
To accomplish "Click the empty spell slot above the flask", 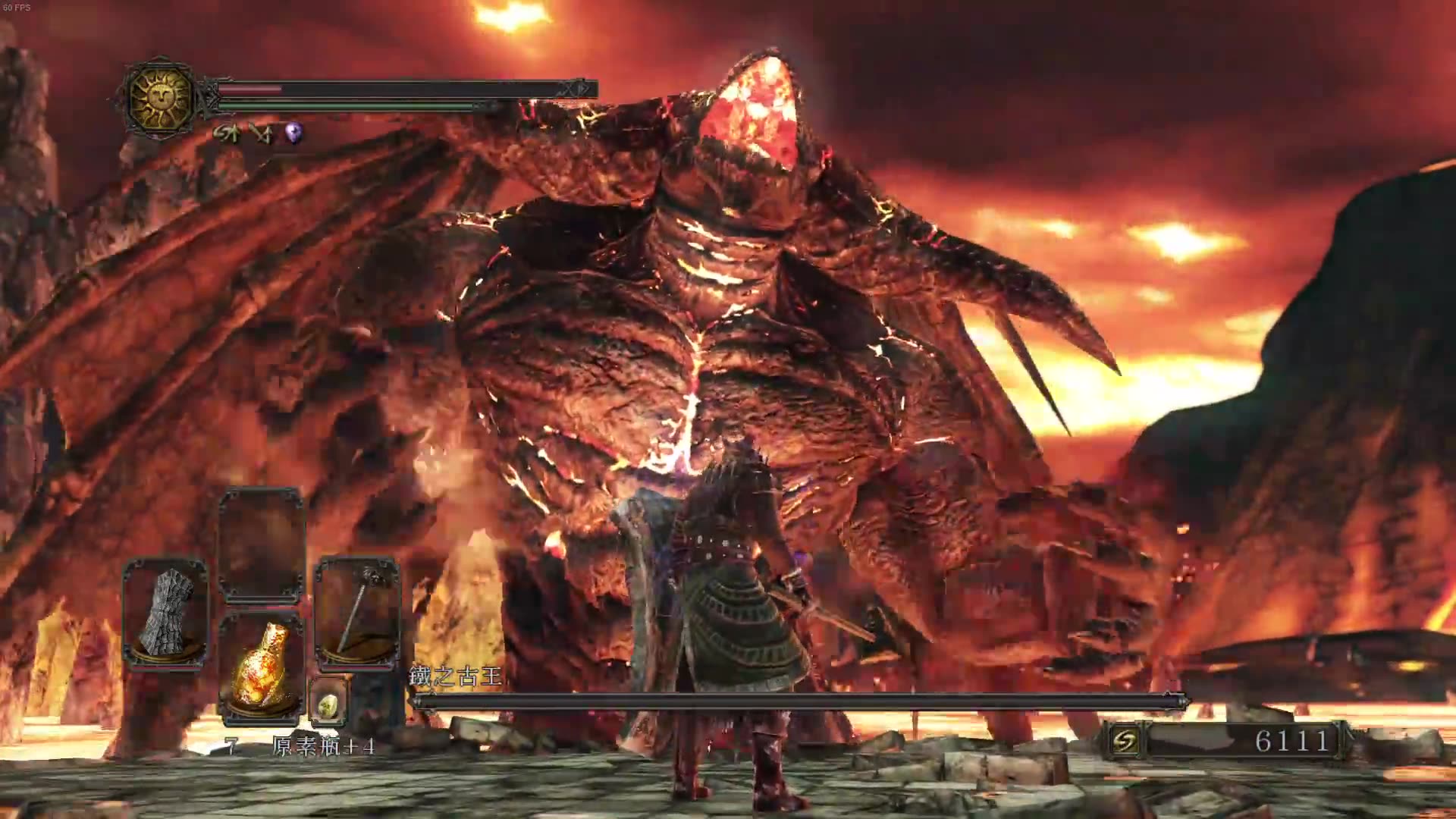I will coord(261,546).
